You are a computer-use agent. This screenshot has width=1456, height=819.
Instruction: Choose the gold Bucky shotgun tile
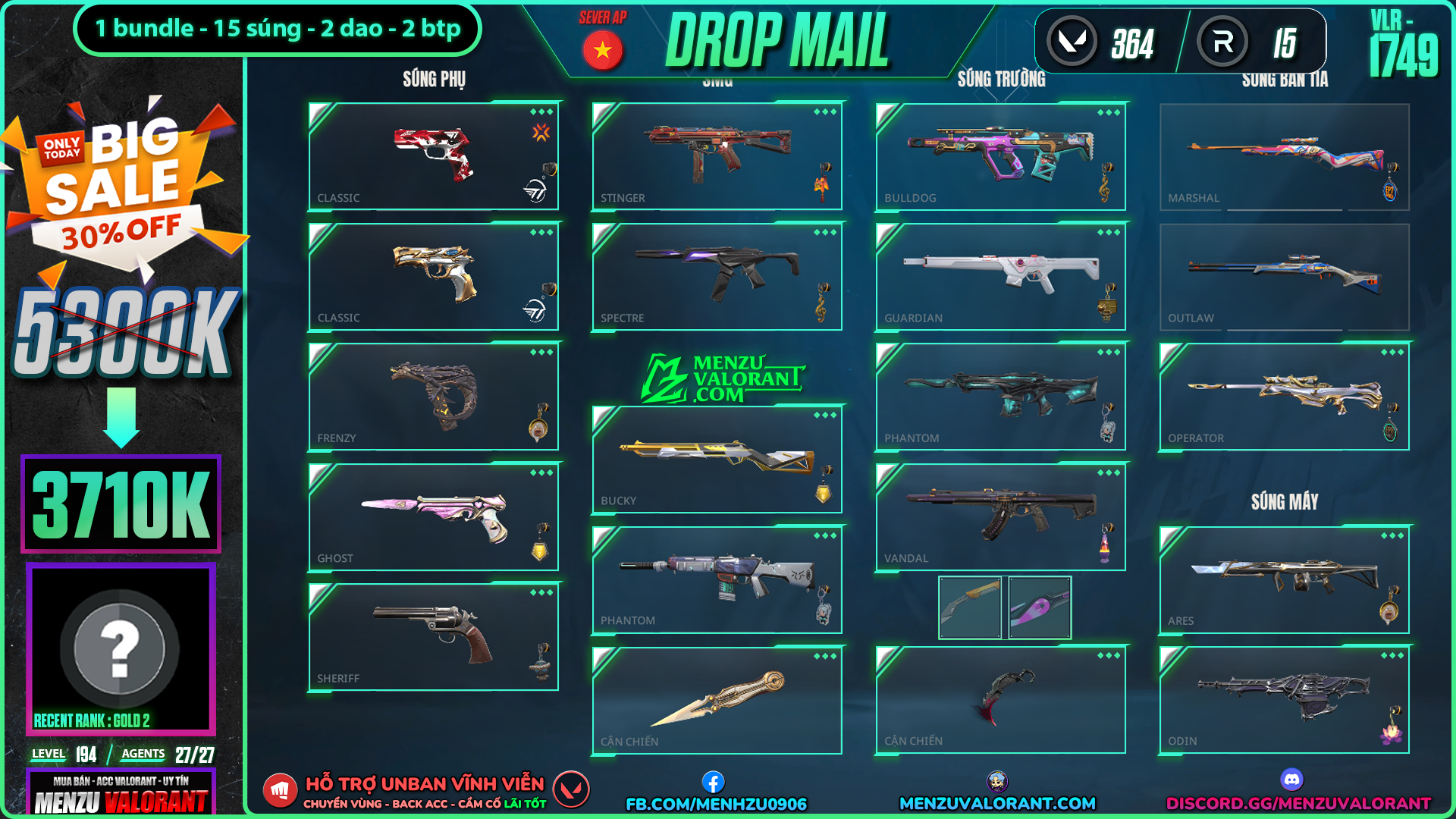(x=717, y=460)
